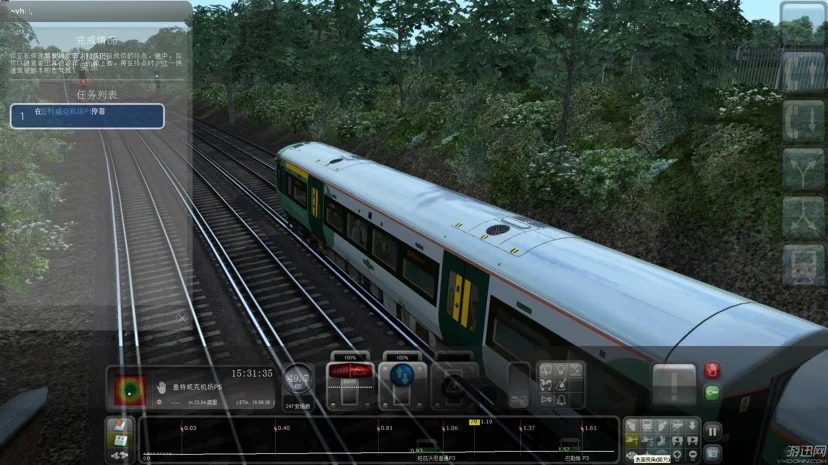Push the red emergency stop button
828x465 pixels.
712,370
